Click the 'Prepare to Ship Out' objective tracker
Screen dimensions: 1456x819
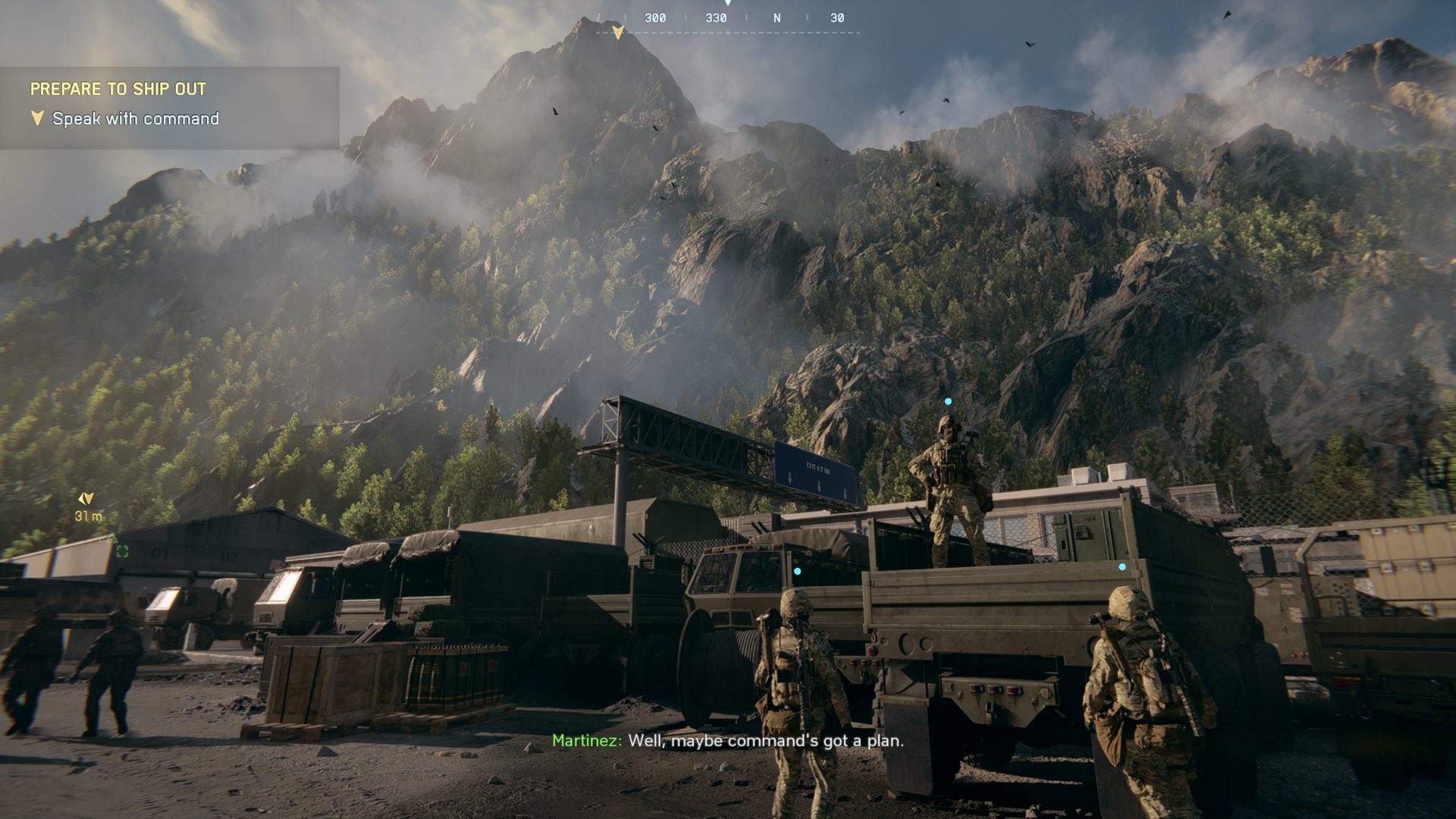tap(118, 89)
